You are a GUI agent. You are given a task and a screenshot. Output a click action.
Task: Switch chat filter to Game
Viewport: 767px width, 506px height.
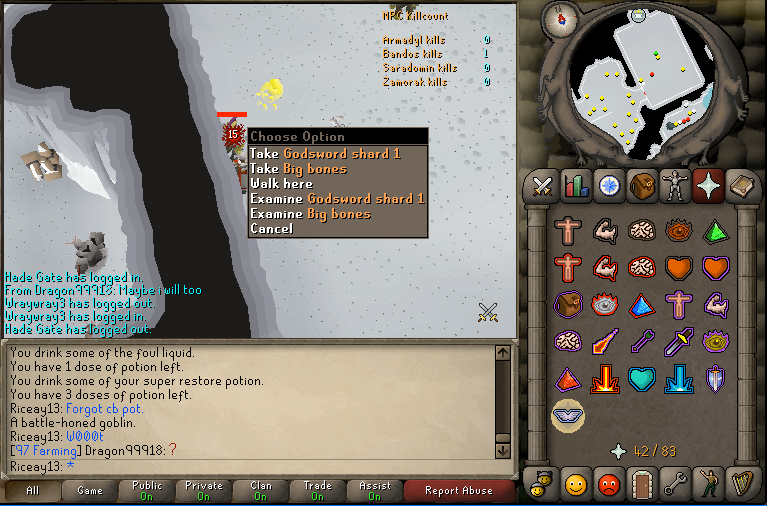90,490
